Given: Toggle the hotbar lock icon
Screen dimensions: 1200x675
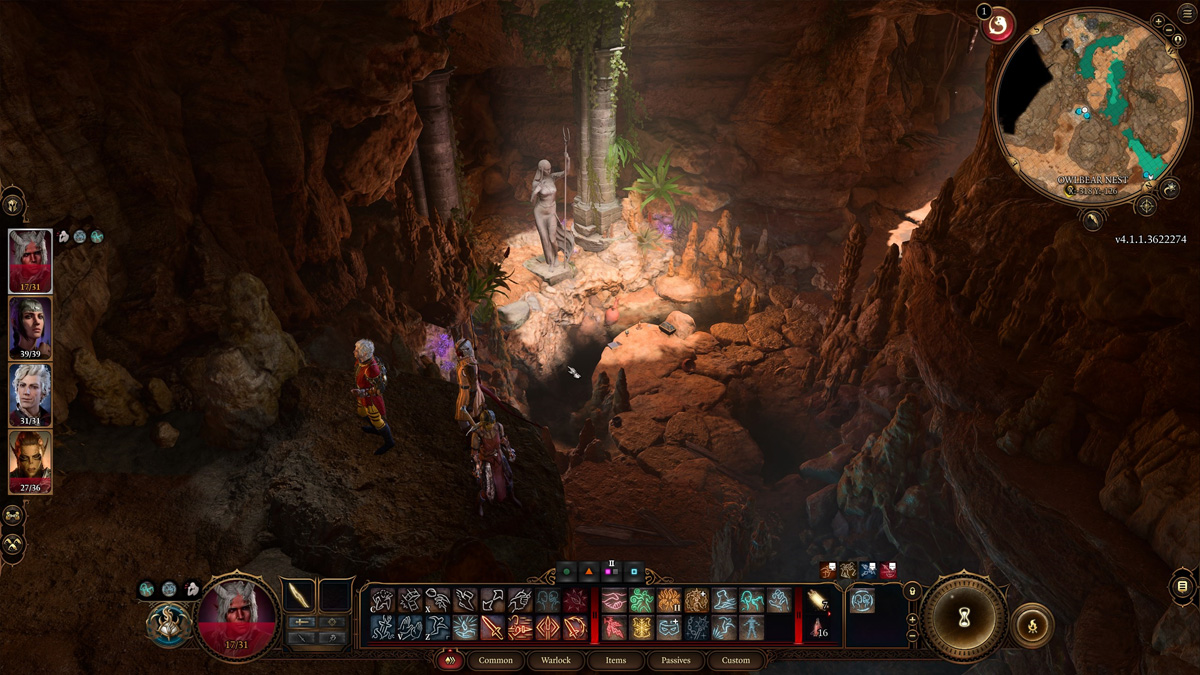Looking at the screenshot, I should [912, 591].
